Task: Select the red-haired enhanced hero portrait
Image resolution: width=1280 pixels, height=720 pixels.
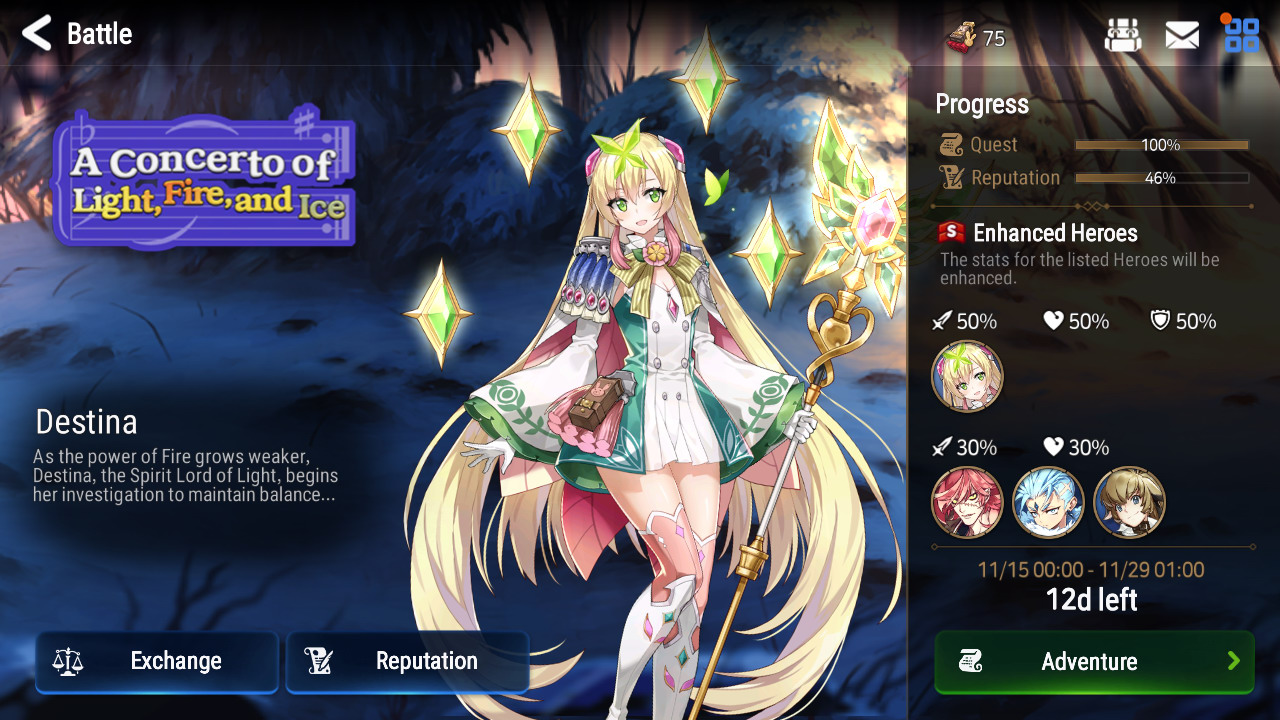Action: [x=967, y=502]
